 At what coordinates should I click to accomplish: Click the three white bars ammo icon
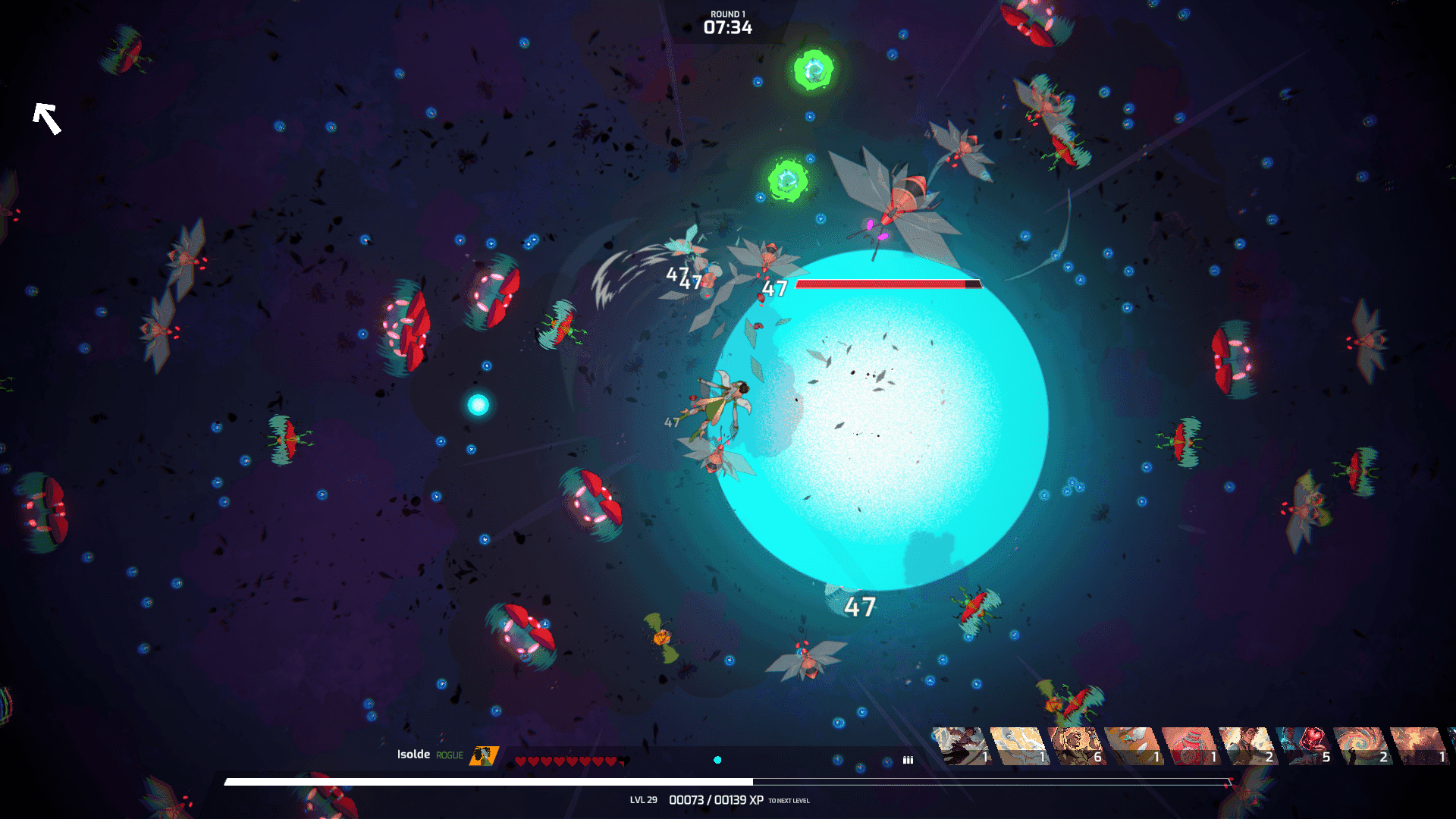click(908, 760)
